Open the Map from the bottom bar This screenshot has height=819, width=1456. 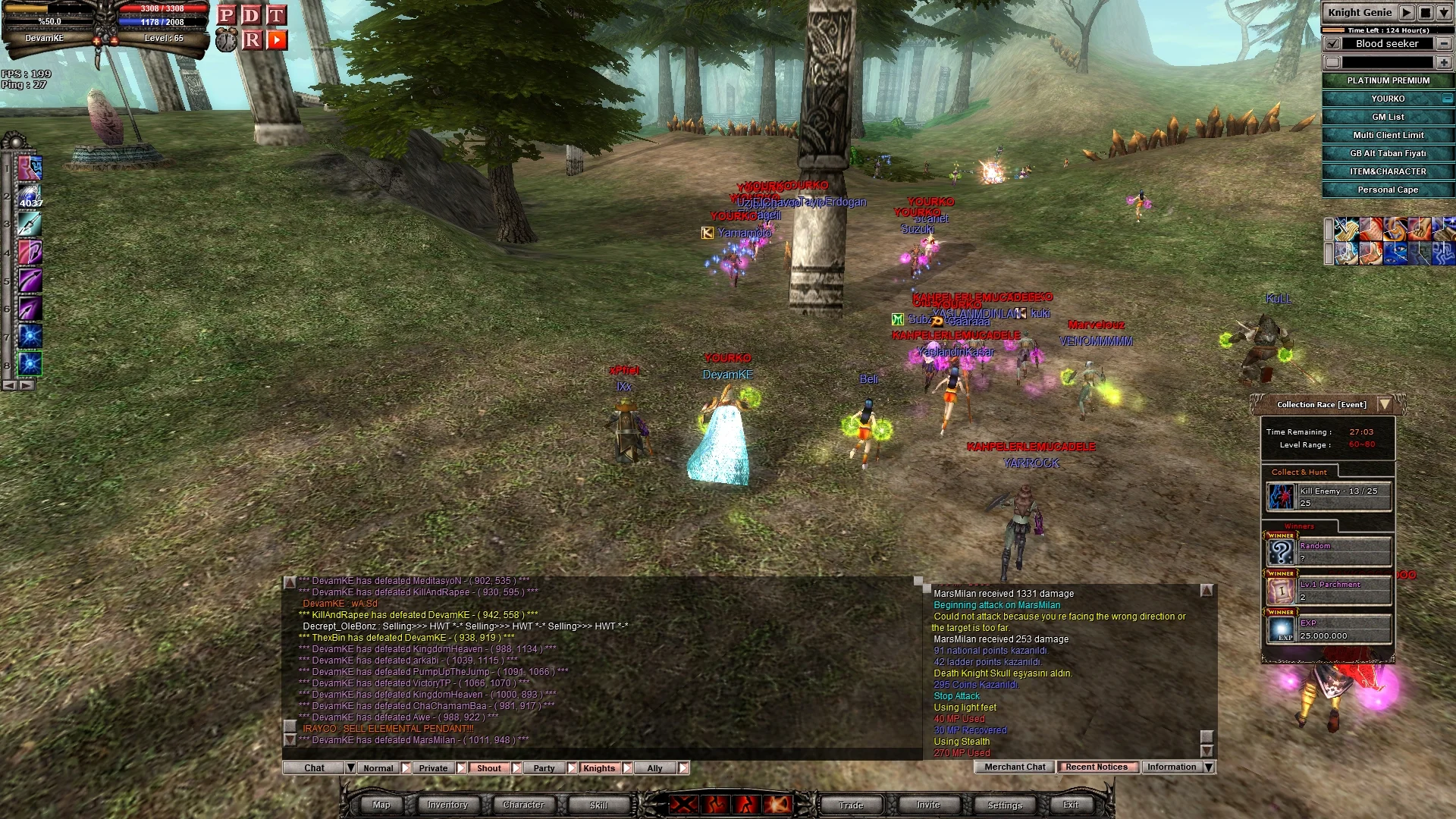[x=381, y=805]
